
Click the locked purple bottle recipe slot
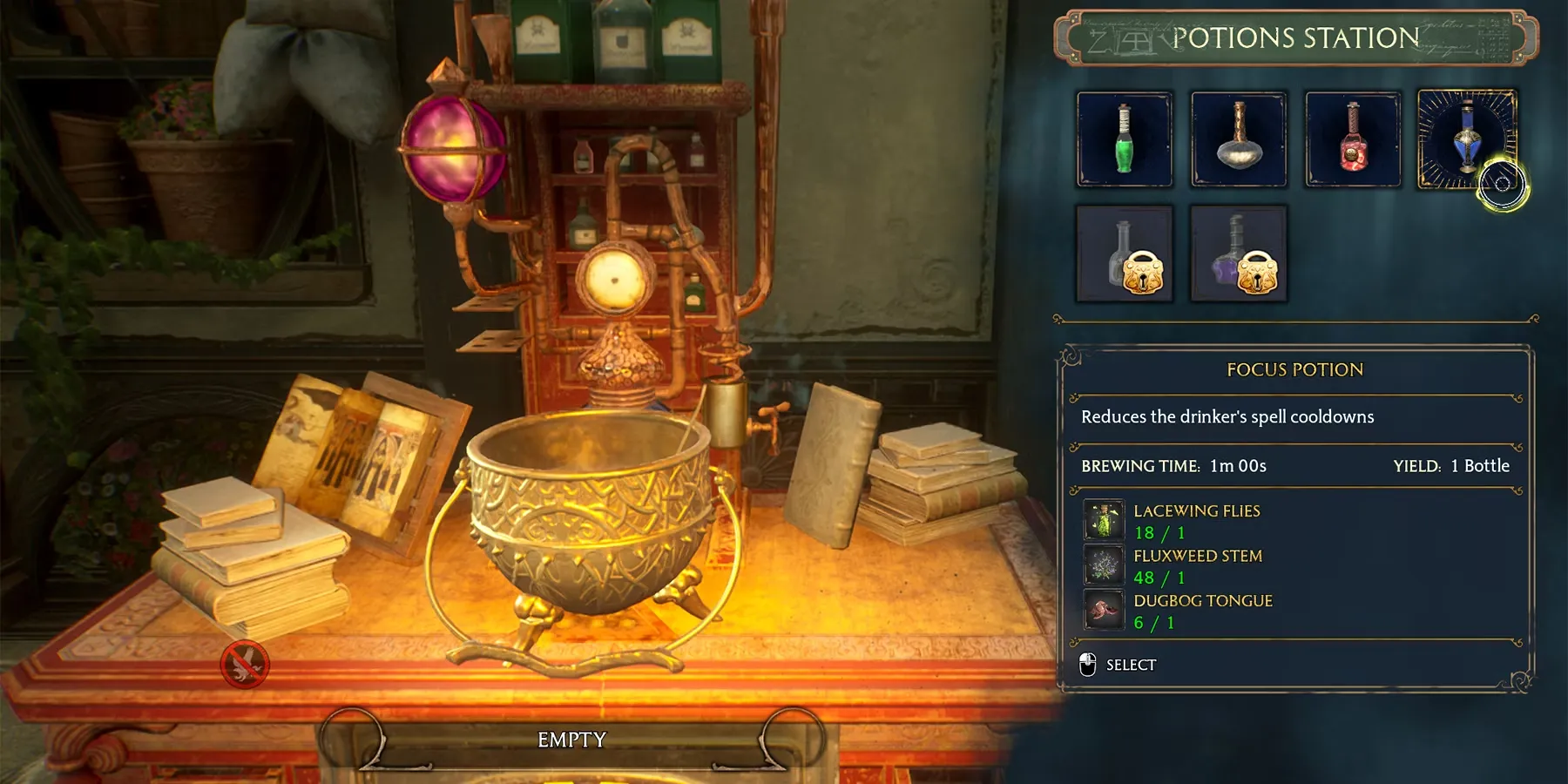(x=1238, y=253)
